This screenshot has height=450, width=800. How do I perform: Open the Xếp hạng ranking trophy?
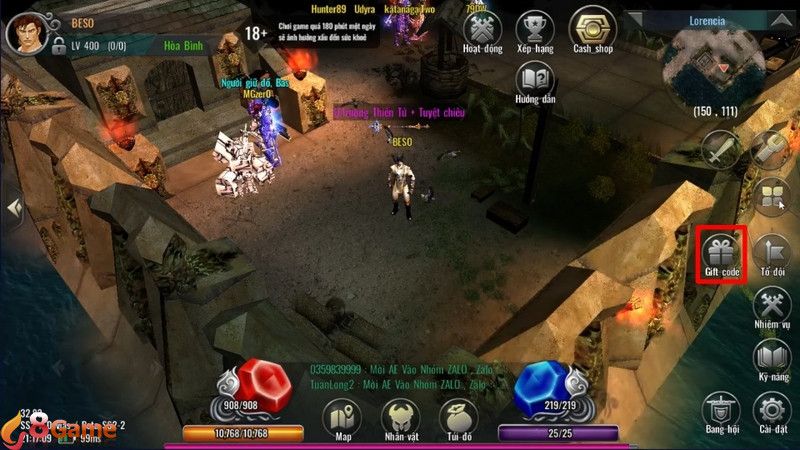coord(538,30)
